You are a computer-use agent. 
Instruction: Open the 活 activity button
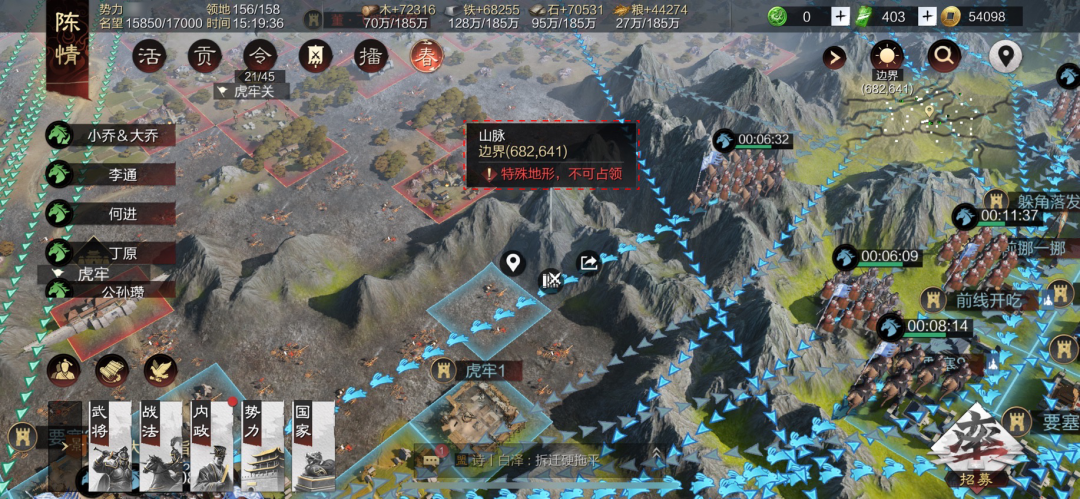coord(150,56)
